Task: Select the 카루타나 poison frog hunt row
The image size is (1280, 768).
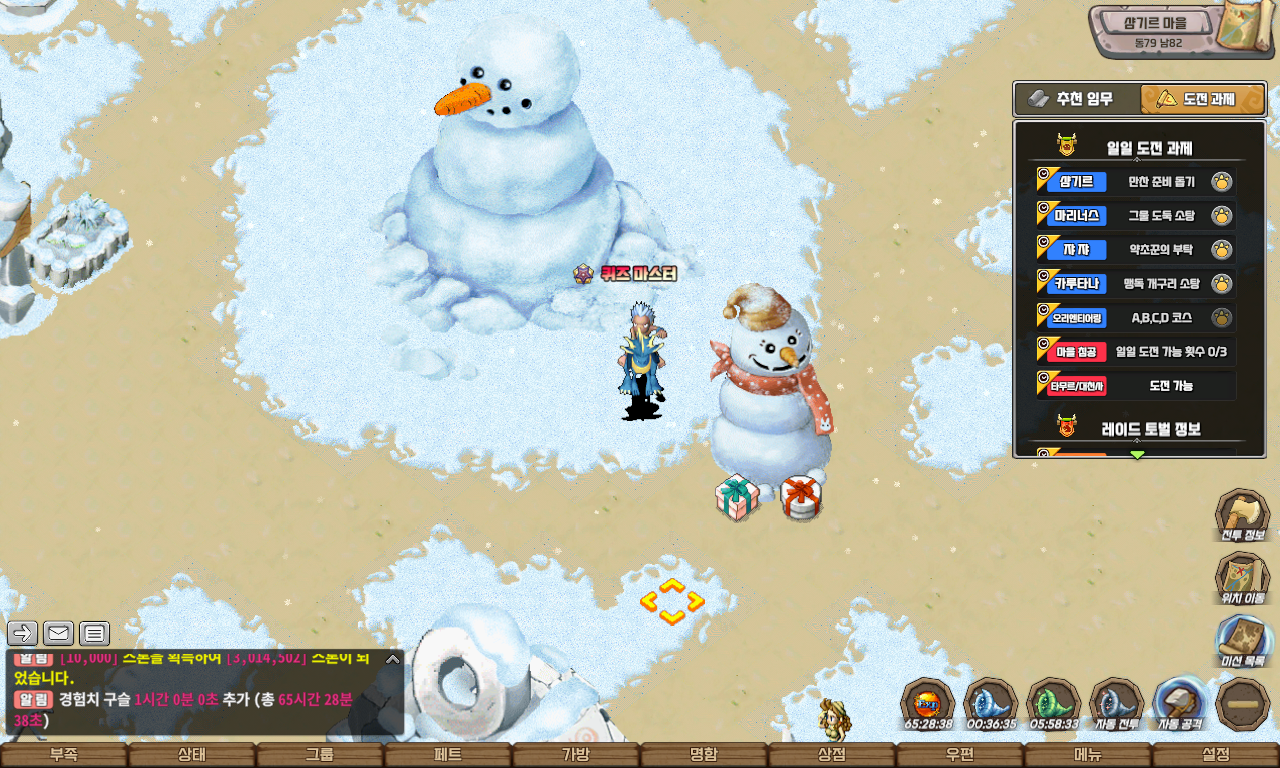Action: (1136, 284)
